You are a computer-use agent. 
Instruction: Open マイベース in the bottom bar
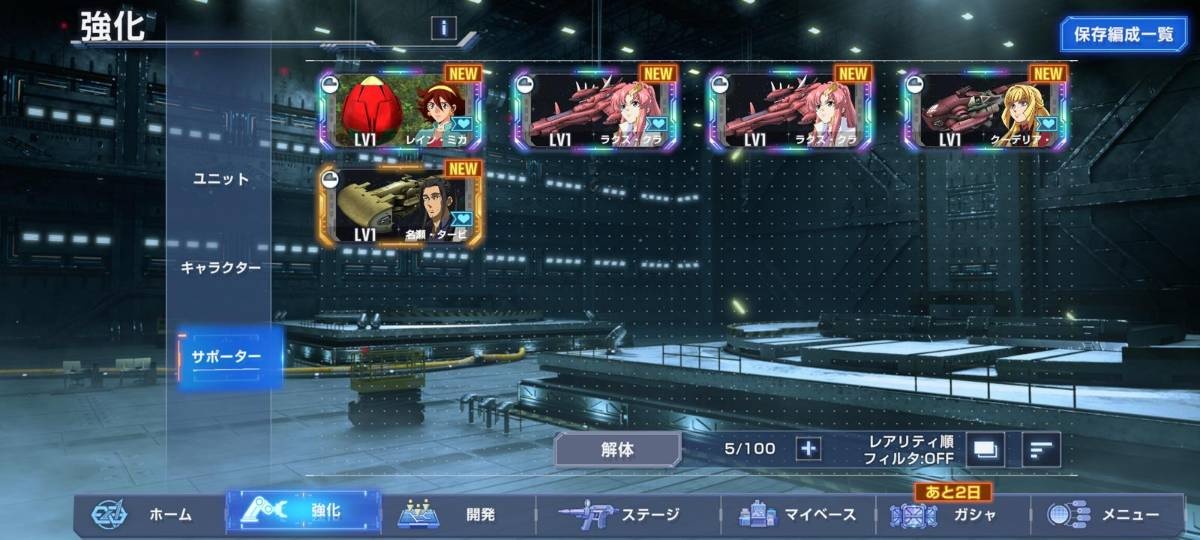point(797,515)
